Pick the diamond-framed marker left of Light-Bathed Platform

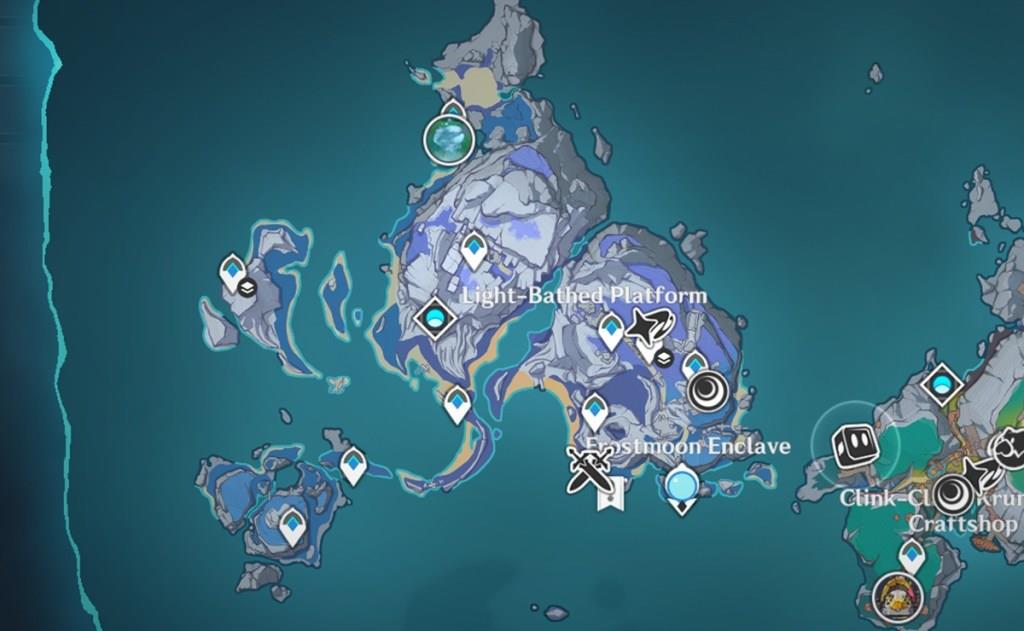435,318
